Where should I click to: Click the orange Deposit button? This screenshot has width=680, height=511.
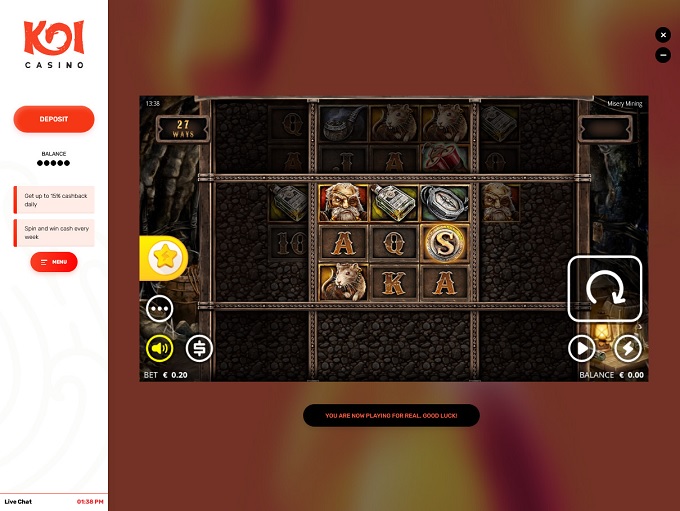[54, 119]
